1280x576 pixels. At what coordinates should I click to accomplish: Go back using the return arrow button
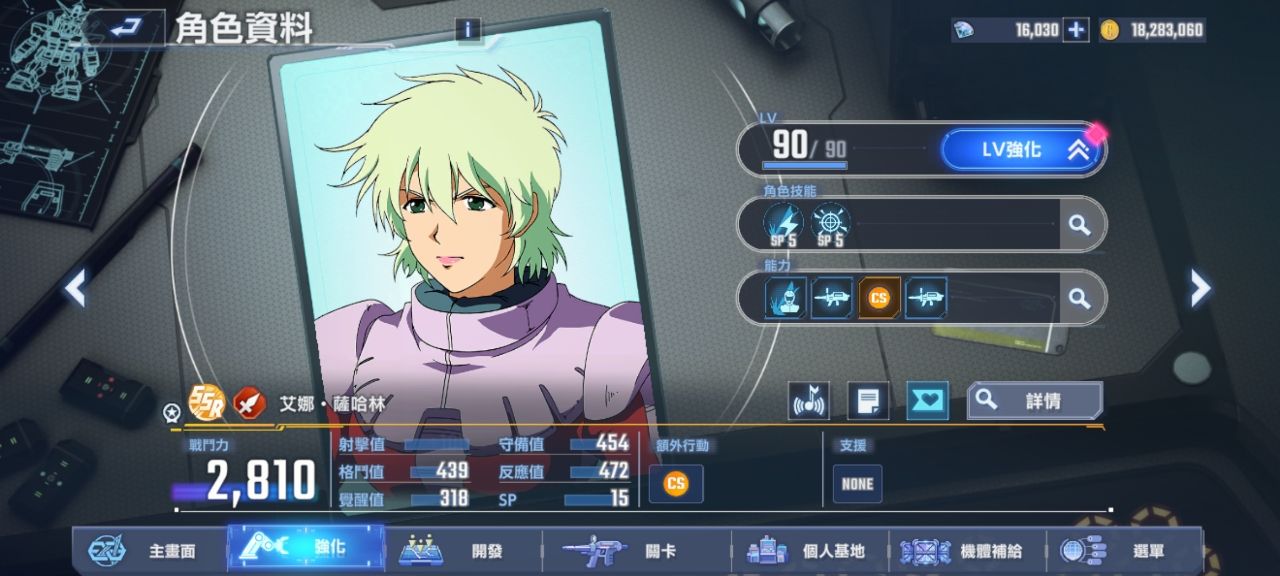124,28
